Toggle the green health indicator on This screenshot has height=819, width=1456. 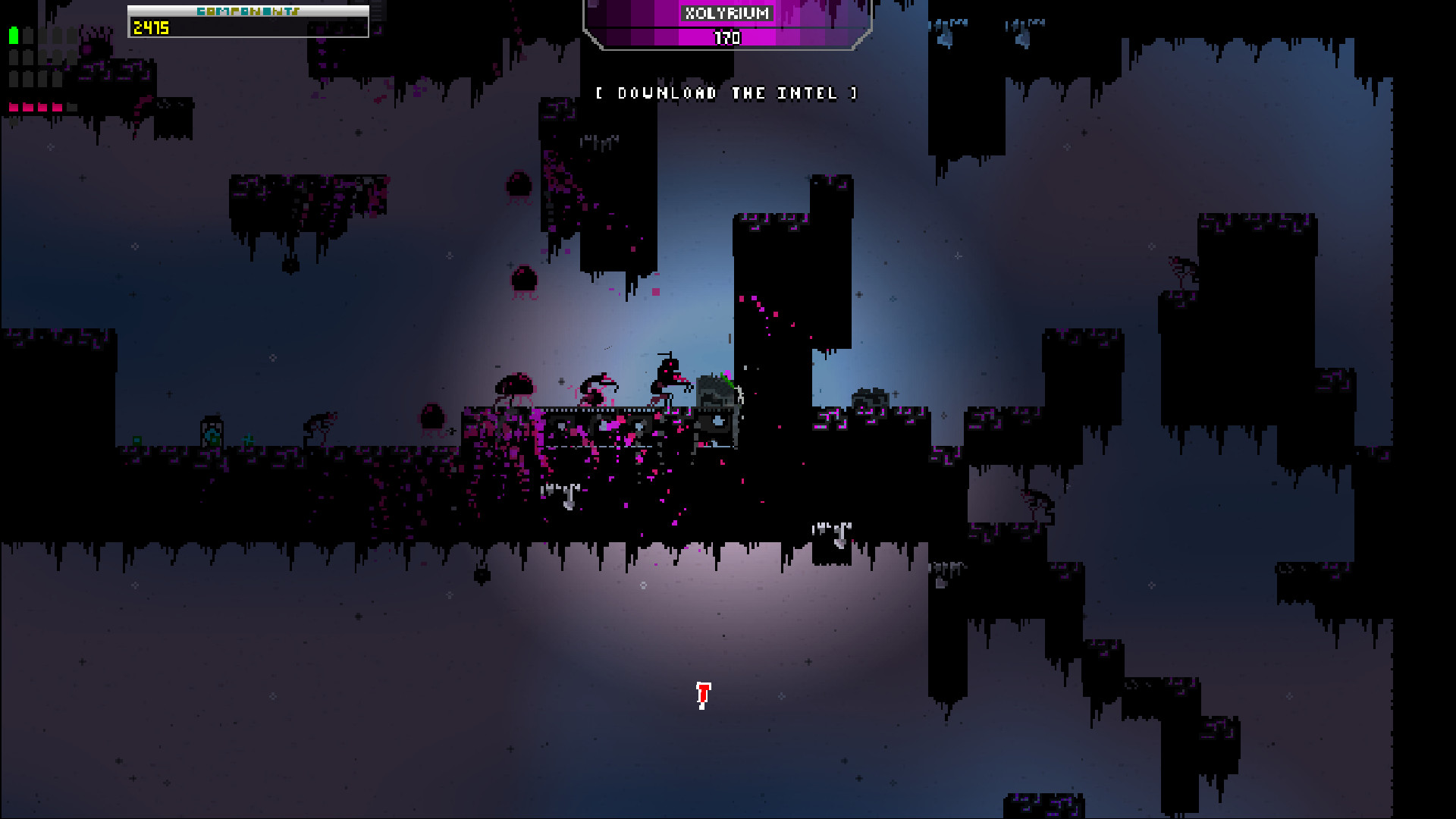pos(14,35)
